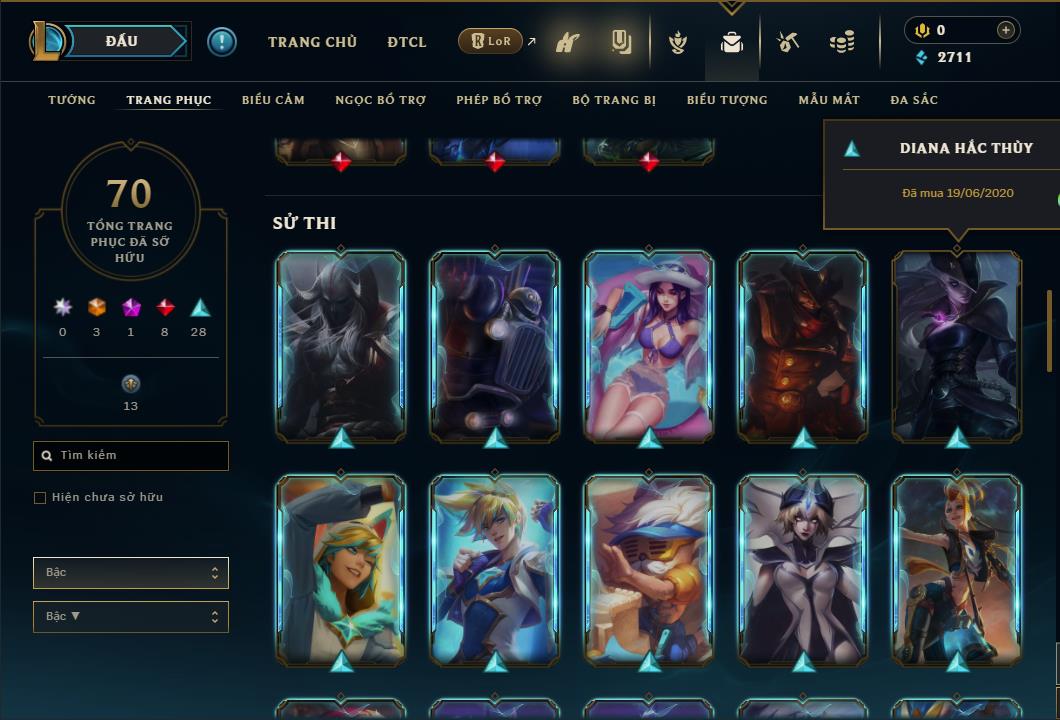Show the PHÉP BỔ TRỢ tab
1060x720 pixels.
(499, 100)
